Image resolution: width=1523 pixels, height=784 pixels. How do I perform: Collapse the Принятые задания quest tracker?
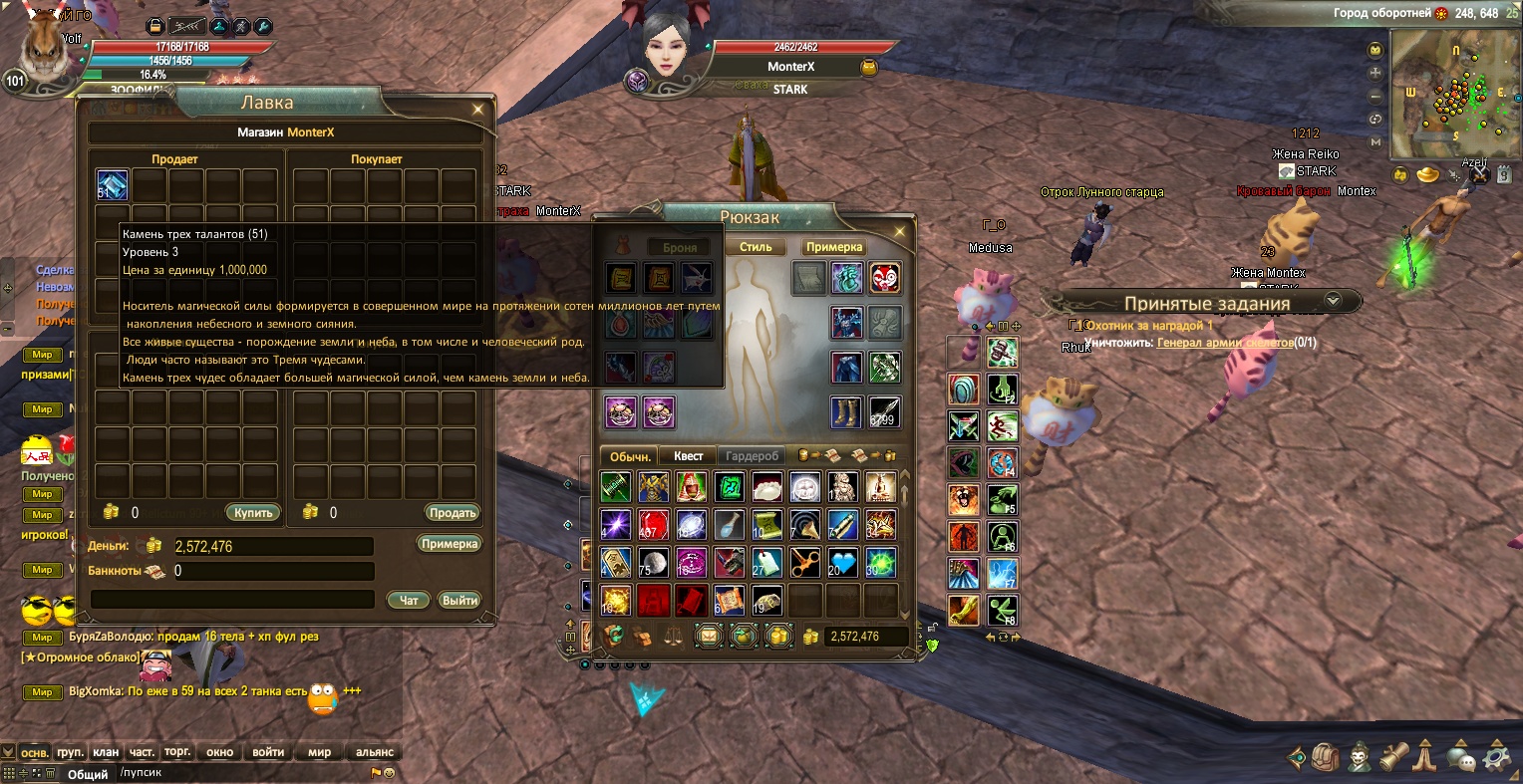tap(1333, 301)
